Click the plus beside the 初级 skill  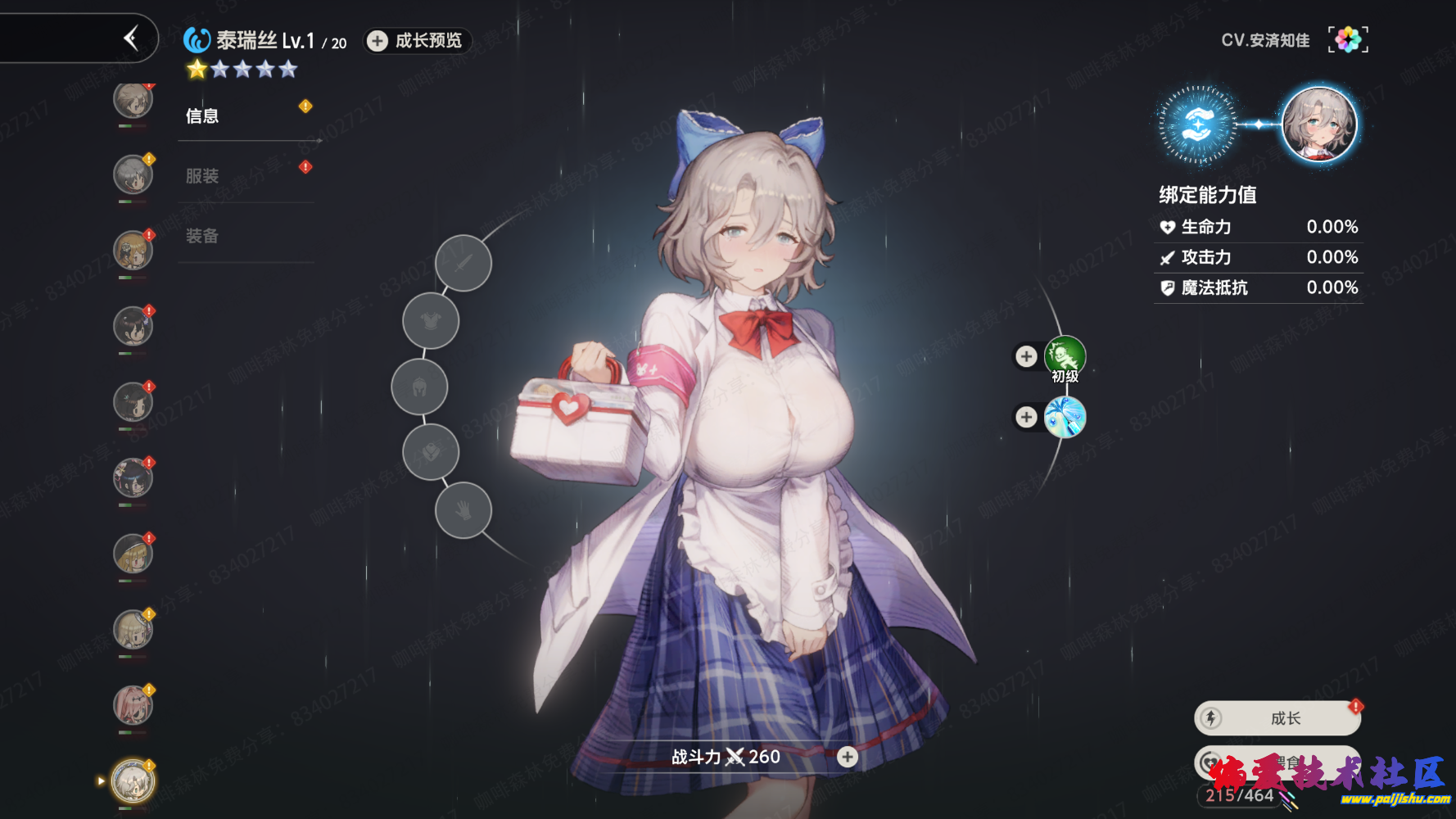point(1026,356)
